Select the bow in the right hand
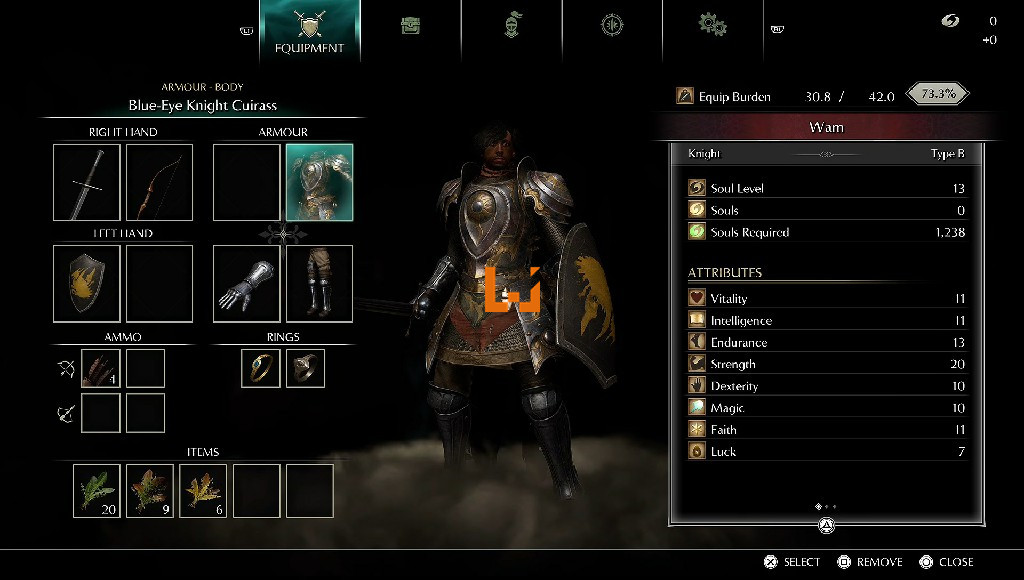 pos(159,182)
